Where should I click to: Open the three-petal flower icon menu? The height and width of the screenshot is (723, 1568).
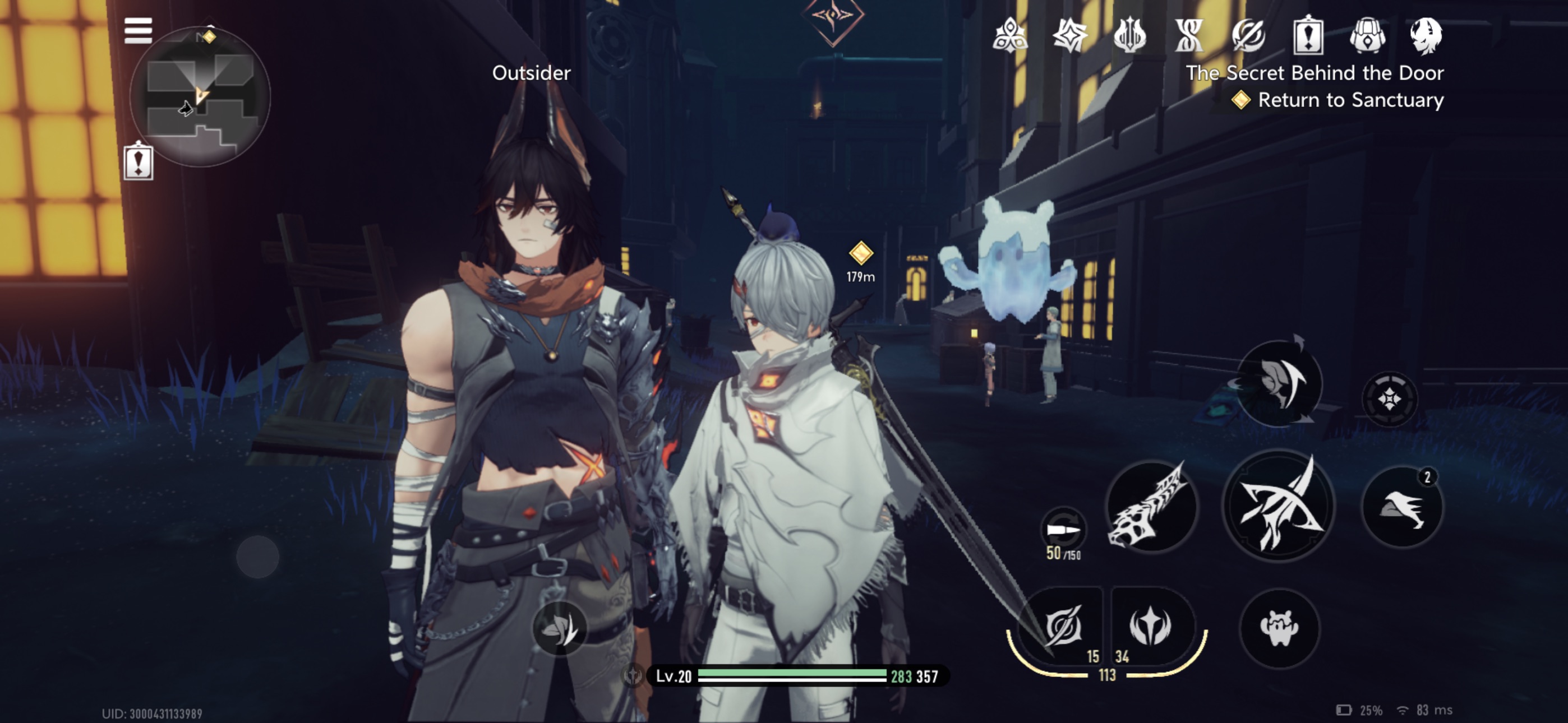1010,35
